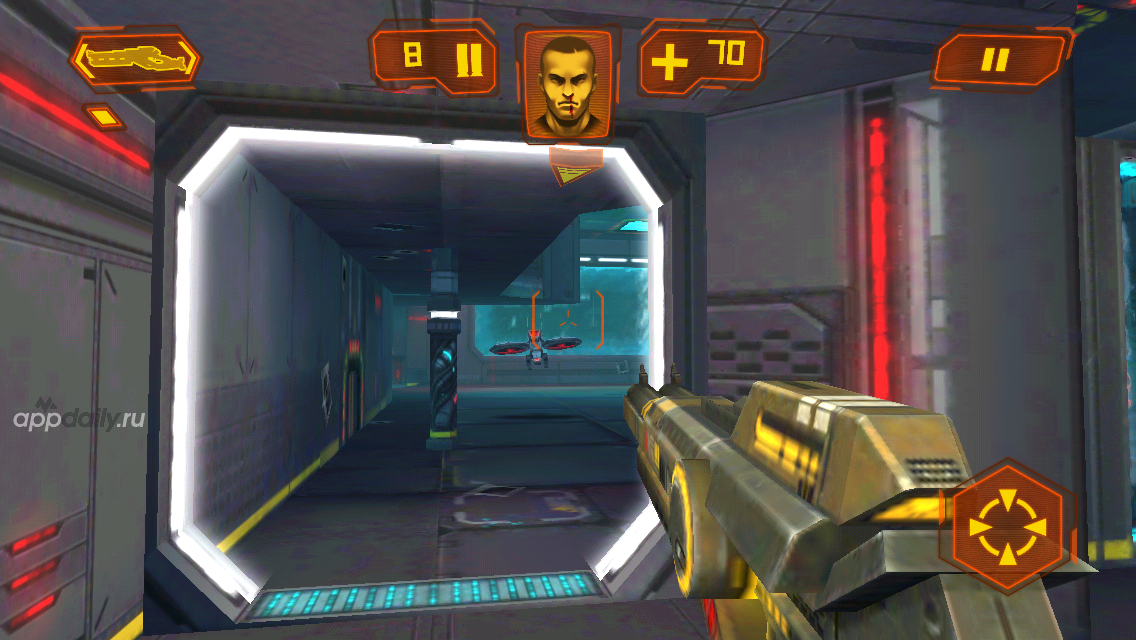Switch weapon using the yellow gun icon
The image size is (1136, 640).
tap(134, 60)
